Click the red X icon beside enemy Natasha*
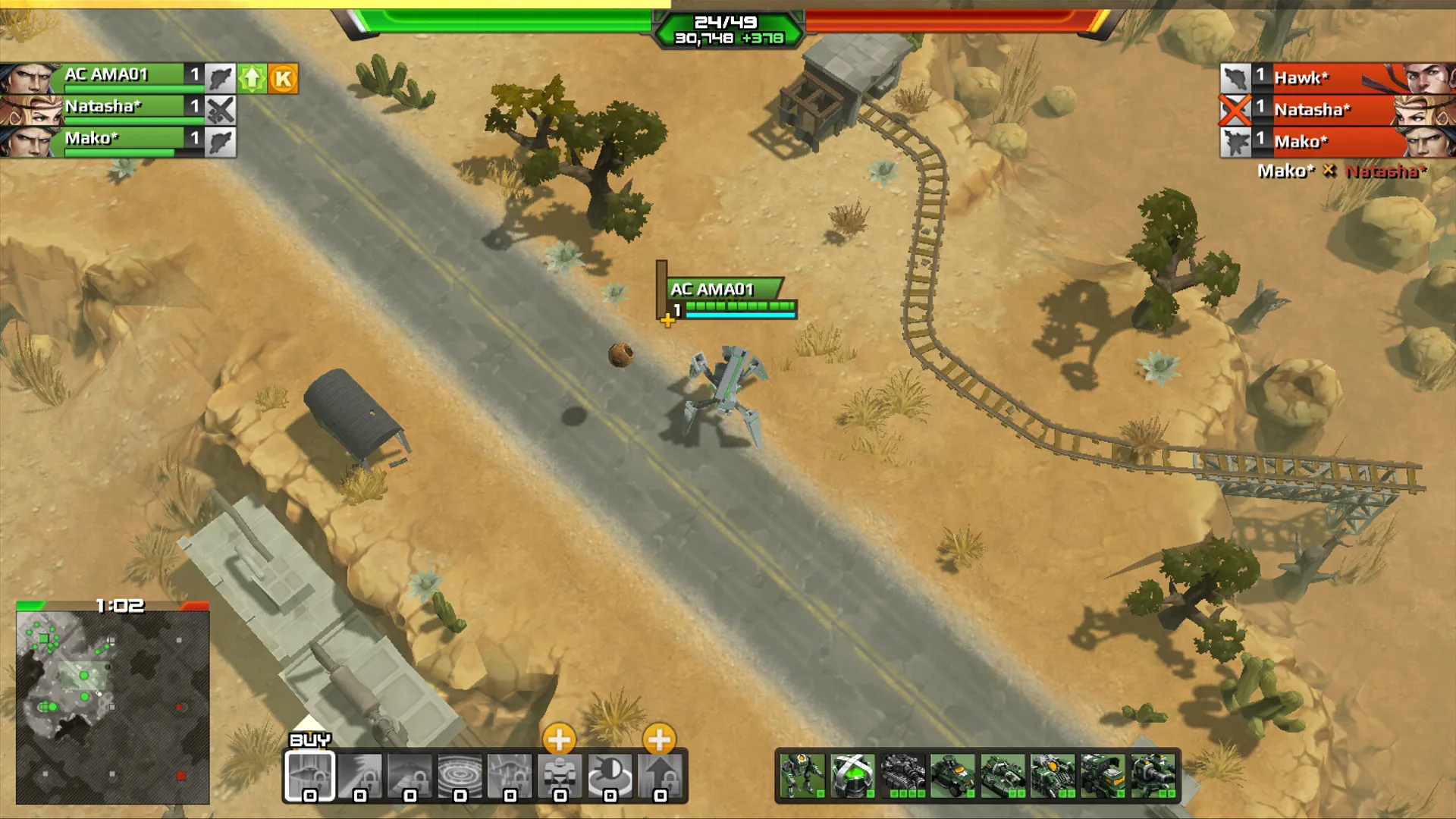 [x=1235, y=110]
